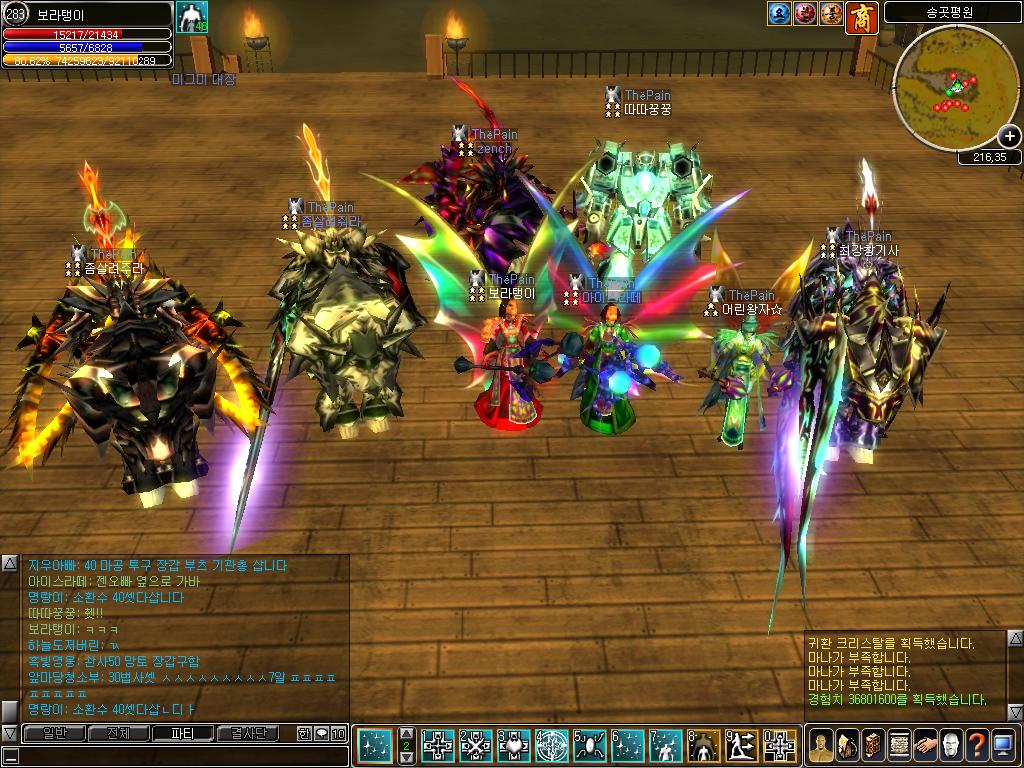Viewport: 1024px width, 768px height.
Task: Open the red 商 merchant icon
Action: pos(861,15)
